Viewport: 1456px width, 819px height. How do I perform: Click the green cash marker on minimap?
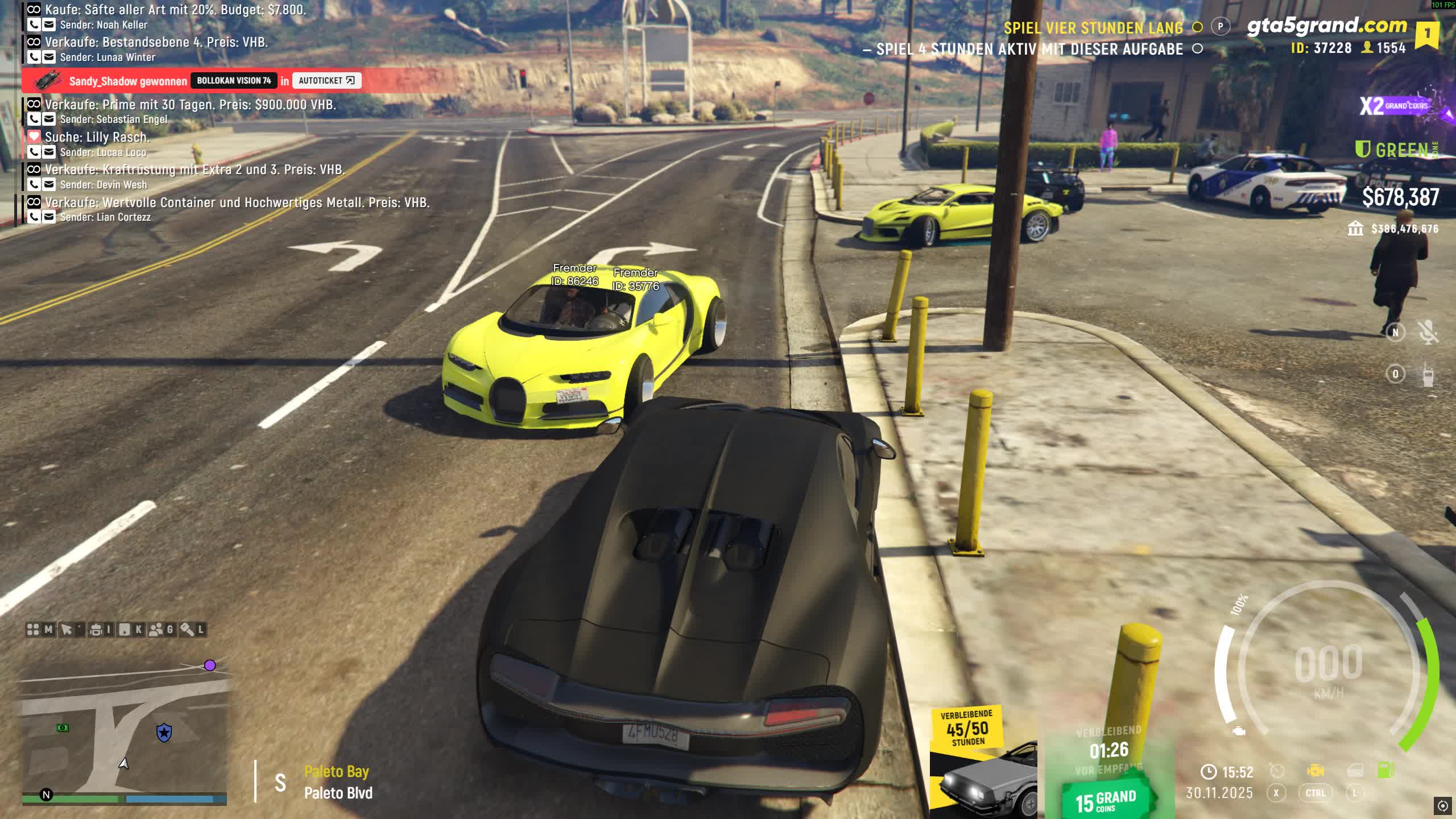click(63, 728)
